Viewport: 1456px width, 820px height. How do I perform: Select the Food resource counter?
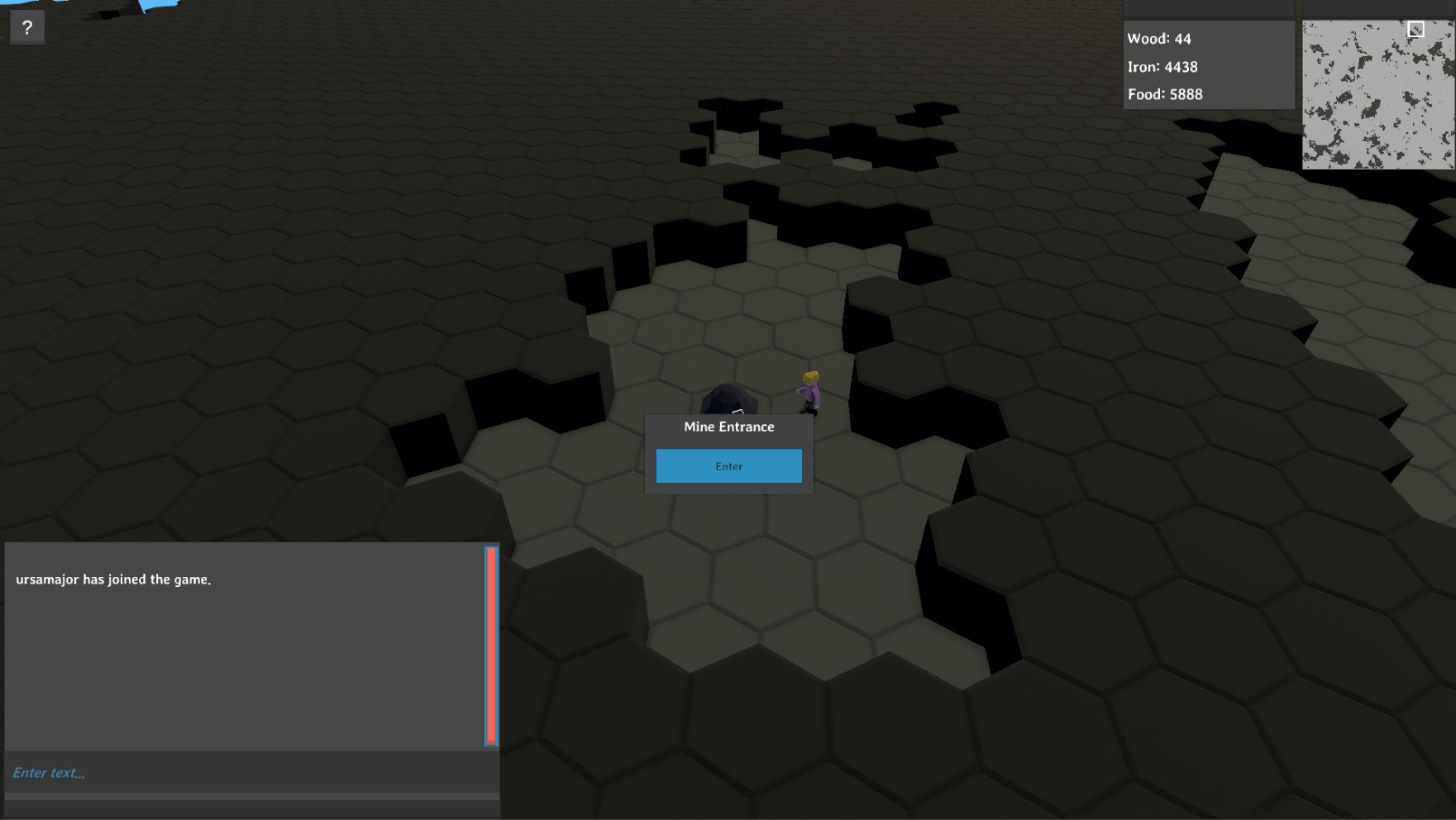pyautogui.click(x=1165, y=94)
